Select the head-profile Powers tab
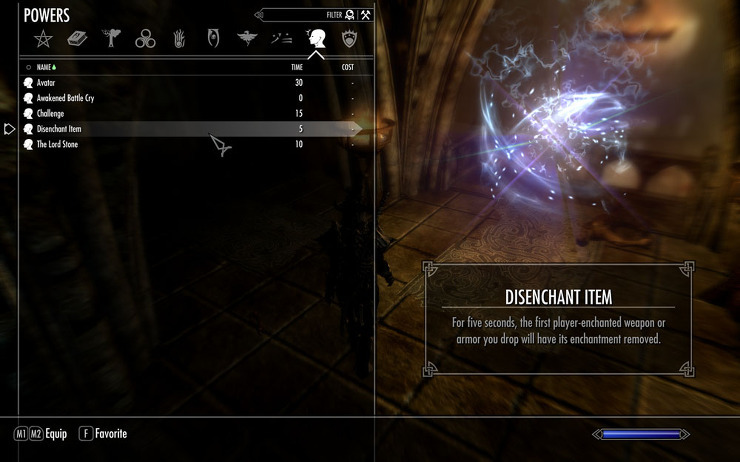The width and height of the screenshot is (740, 462). tap(316, 39)
